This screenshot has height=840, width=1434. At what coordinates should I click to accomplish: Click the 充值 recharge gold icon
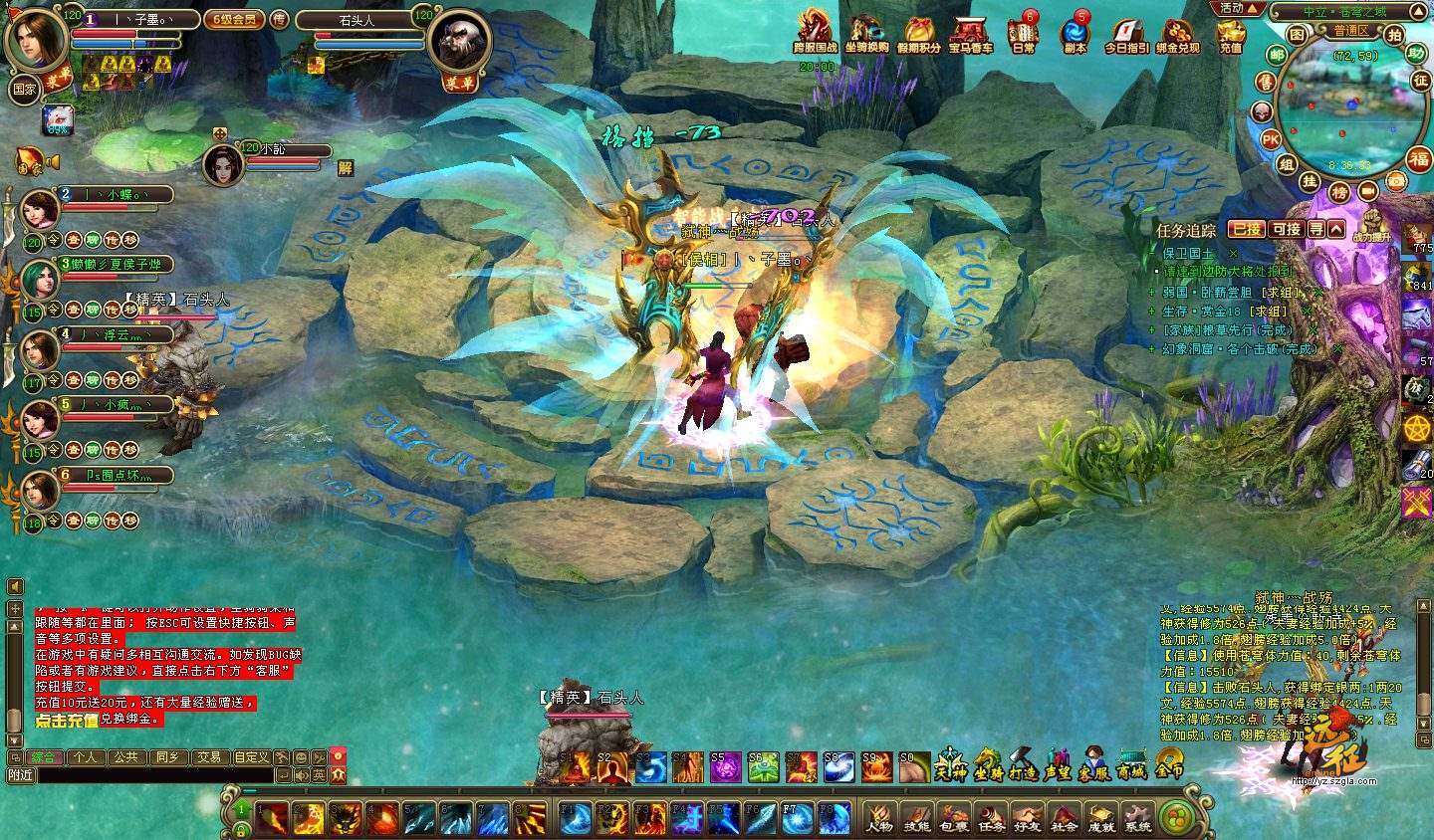click(1231, 33)
